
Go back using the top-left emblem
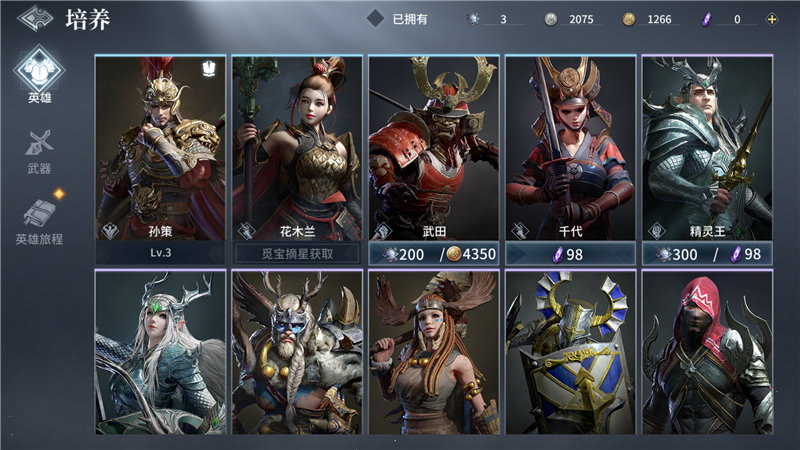pyautogui.click(x=33, y=18)
